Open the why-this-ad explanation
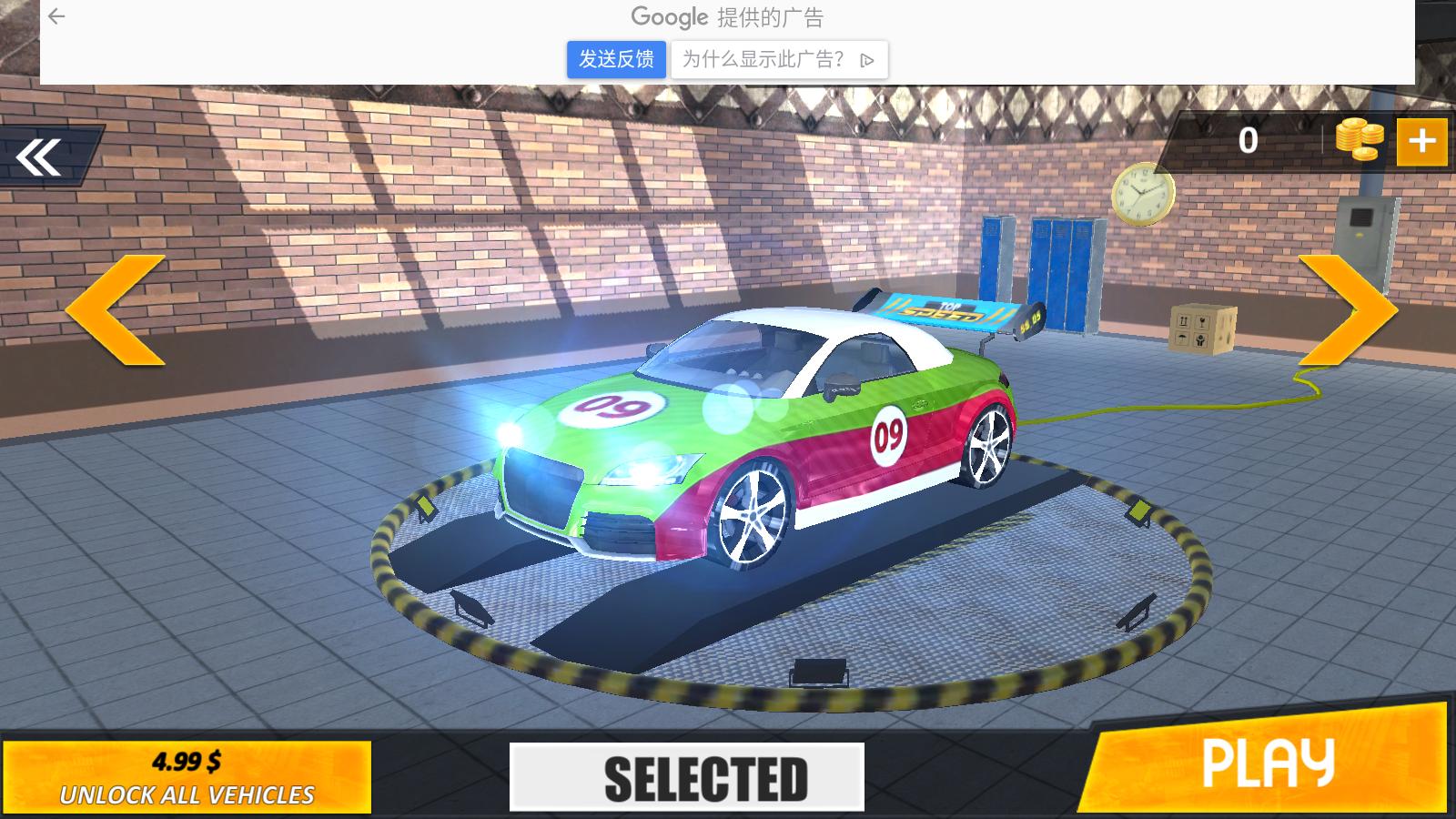Screen dimensions: 1456x819 tap(779, 60)
